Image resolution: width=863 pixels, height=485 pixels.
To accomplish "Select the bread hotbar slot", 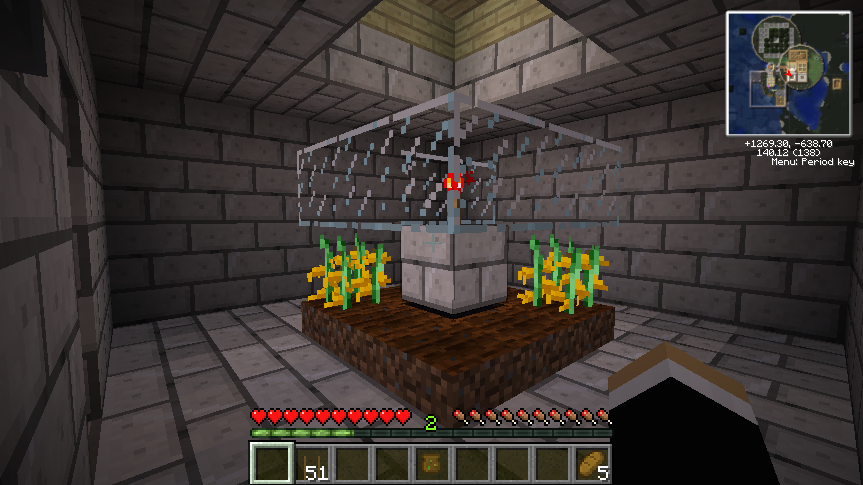I will [591, 464].
